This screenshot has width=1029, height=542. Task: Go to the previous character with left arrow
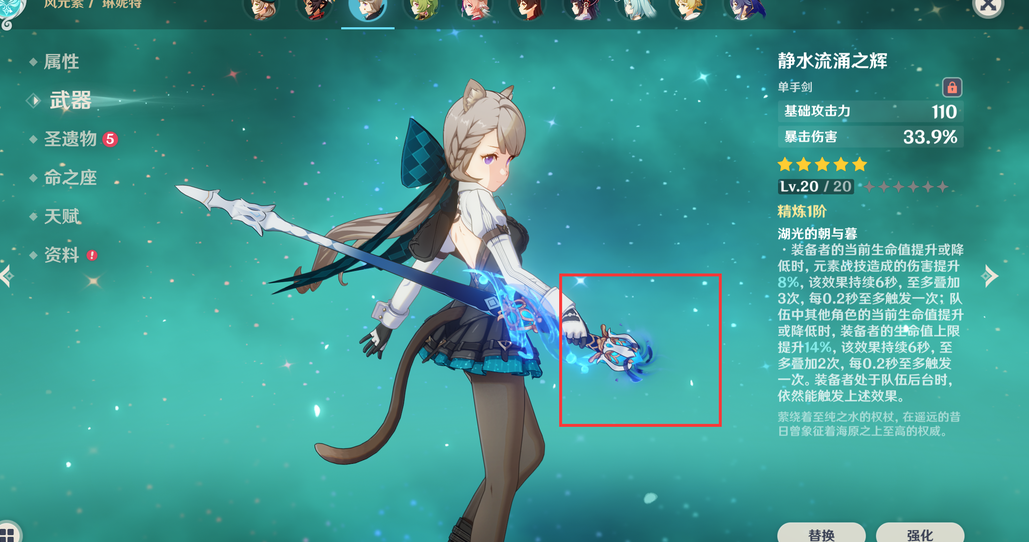click(x=6, y=276)
